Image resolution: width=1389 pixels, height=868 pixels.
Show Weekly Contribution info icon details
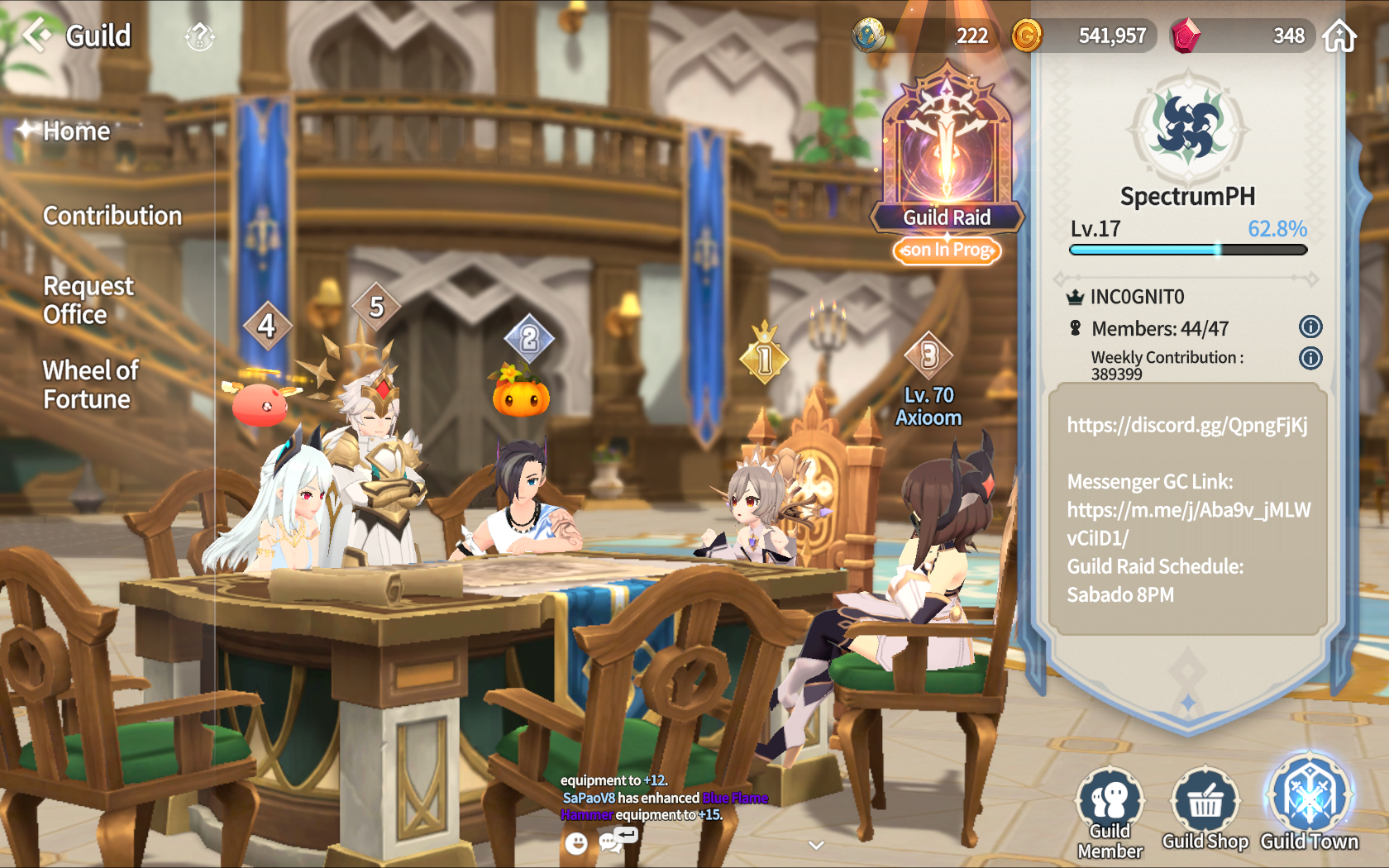click(1310, 358)
